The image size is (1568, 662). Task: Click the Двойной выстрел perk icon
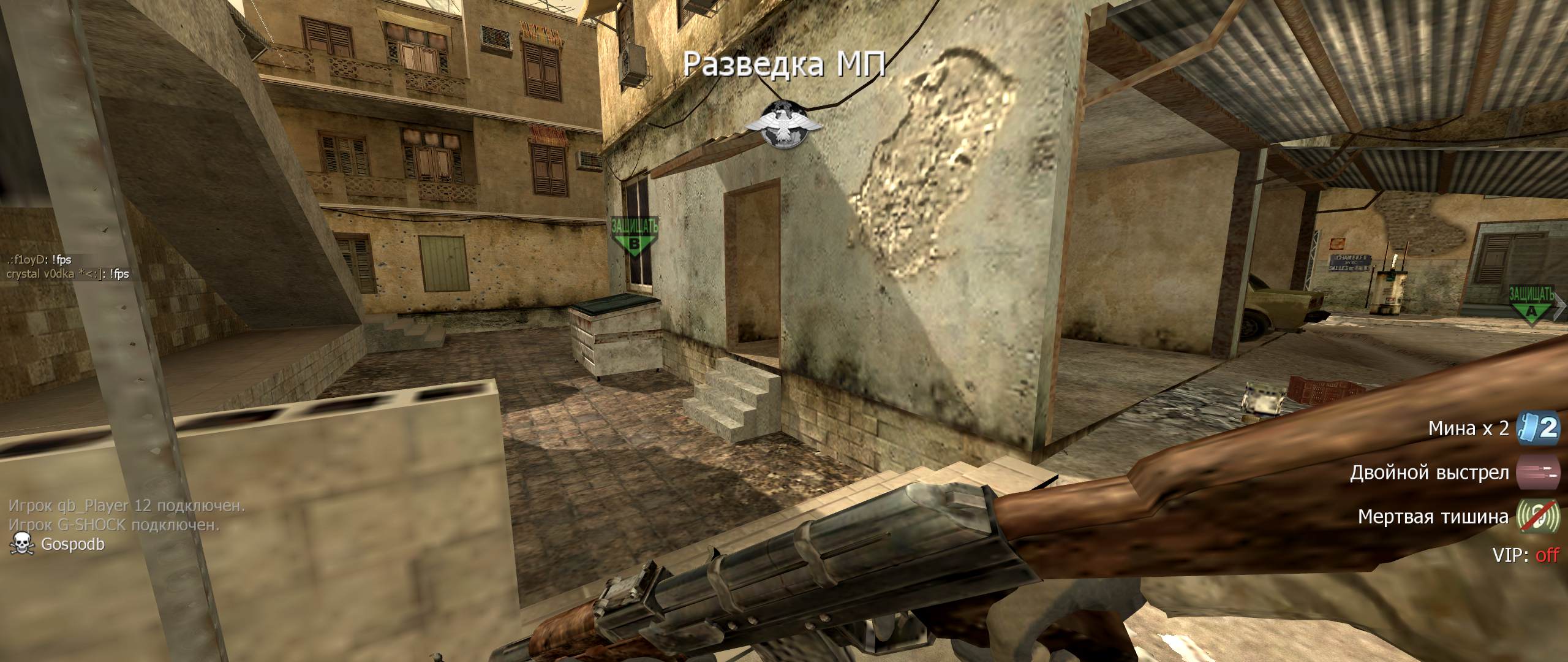click(1537, 473)
